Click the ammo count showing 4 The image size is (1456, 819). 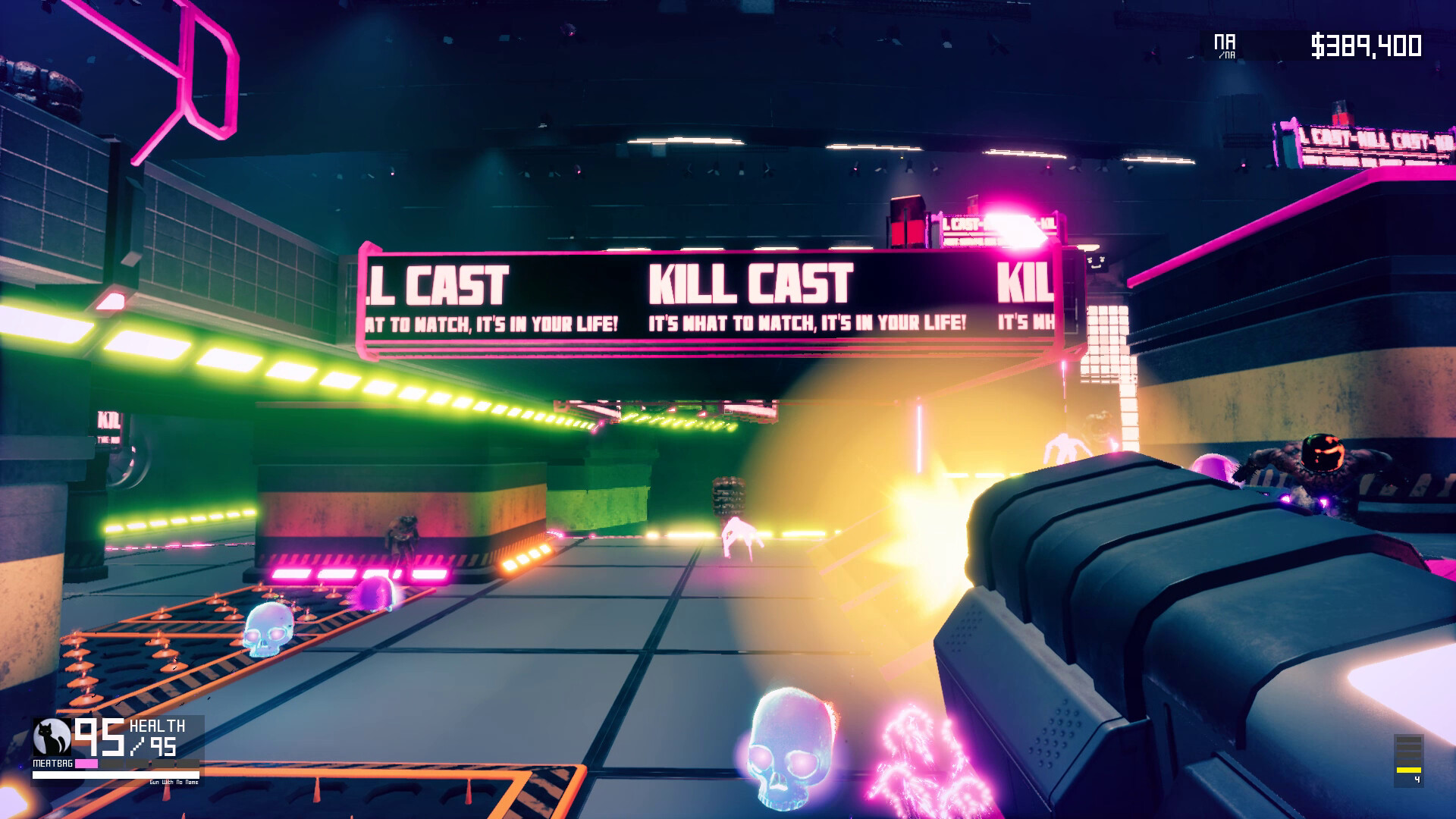(1418, 779)
